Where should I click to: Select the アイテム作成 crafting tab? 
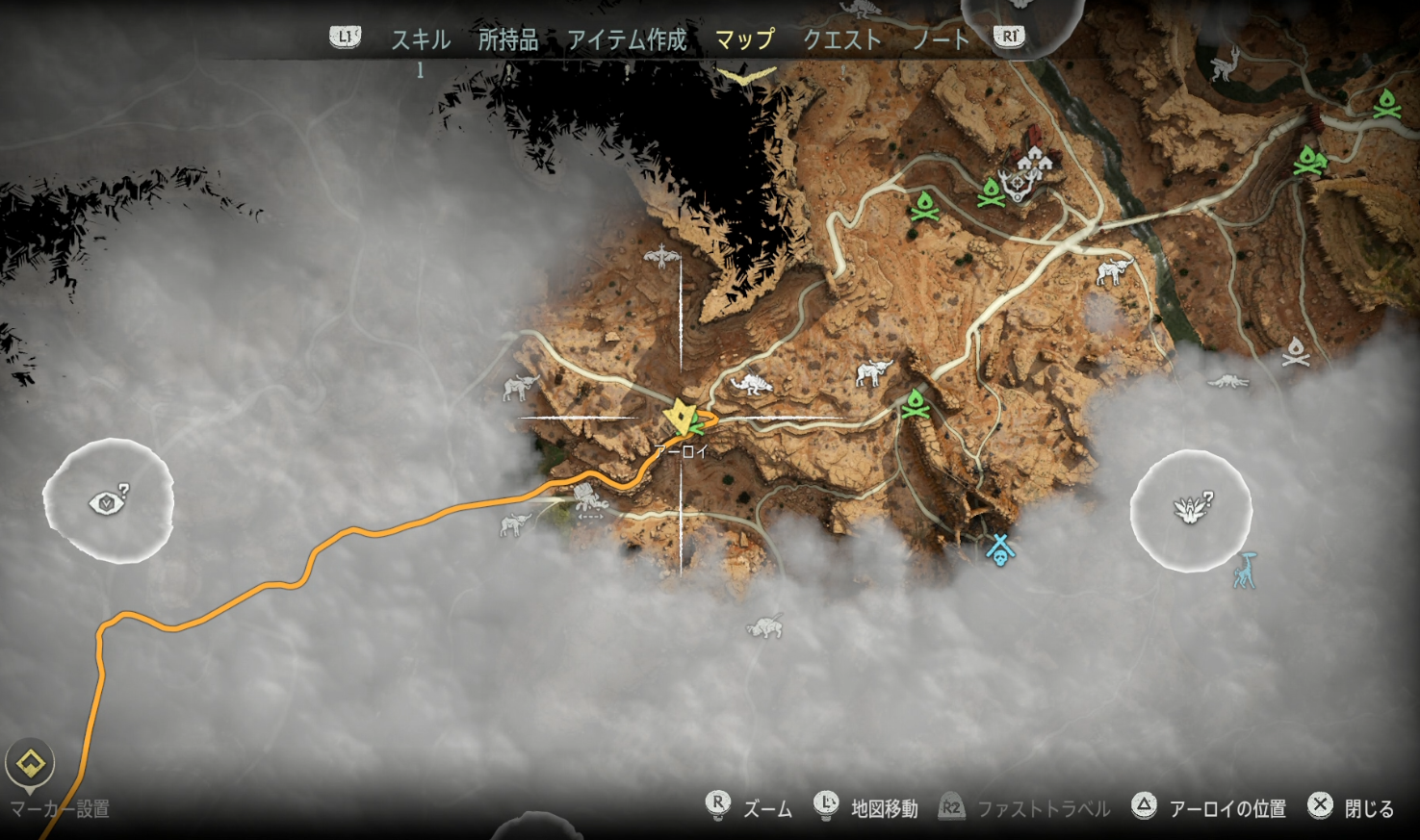pyautogui.click(x=627, y=39)
